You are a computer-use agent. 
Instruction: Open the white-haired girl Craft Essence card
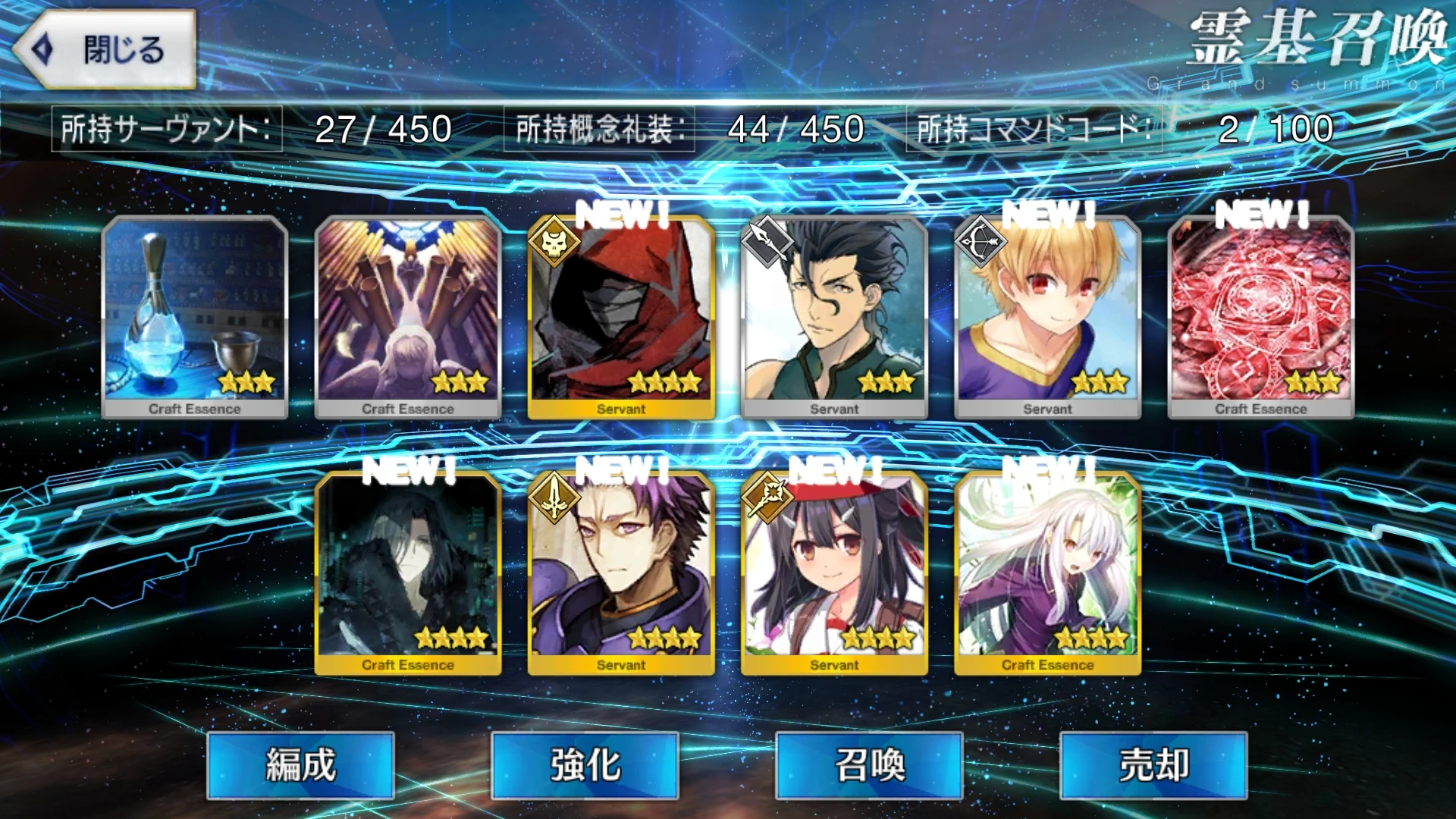1049,569
